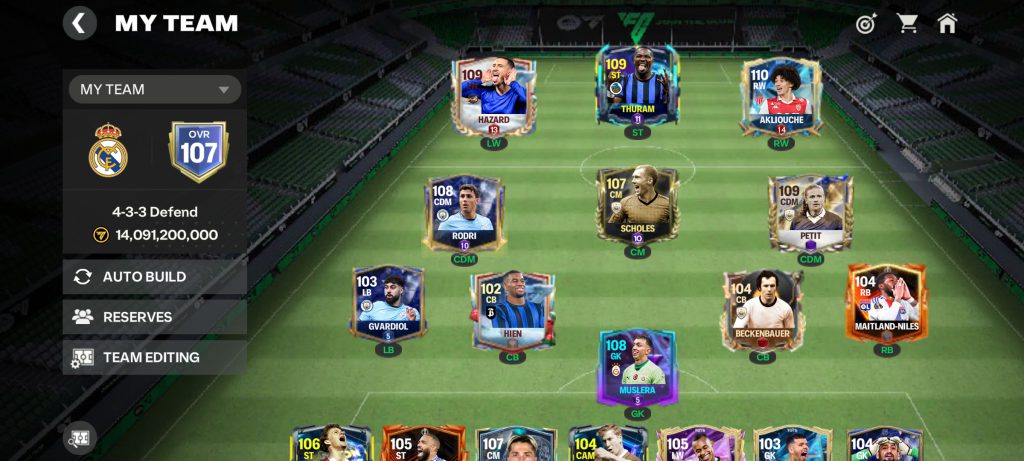Choose the Akliouche RW card
Image resolution: width=1024 pixels, height=461 pixels.
click(781, 96)
